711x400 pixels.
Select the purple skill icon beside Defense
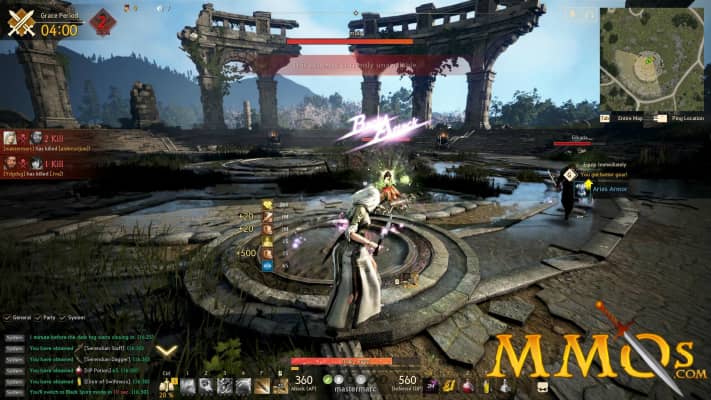pos(431,385)
